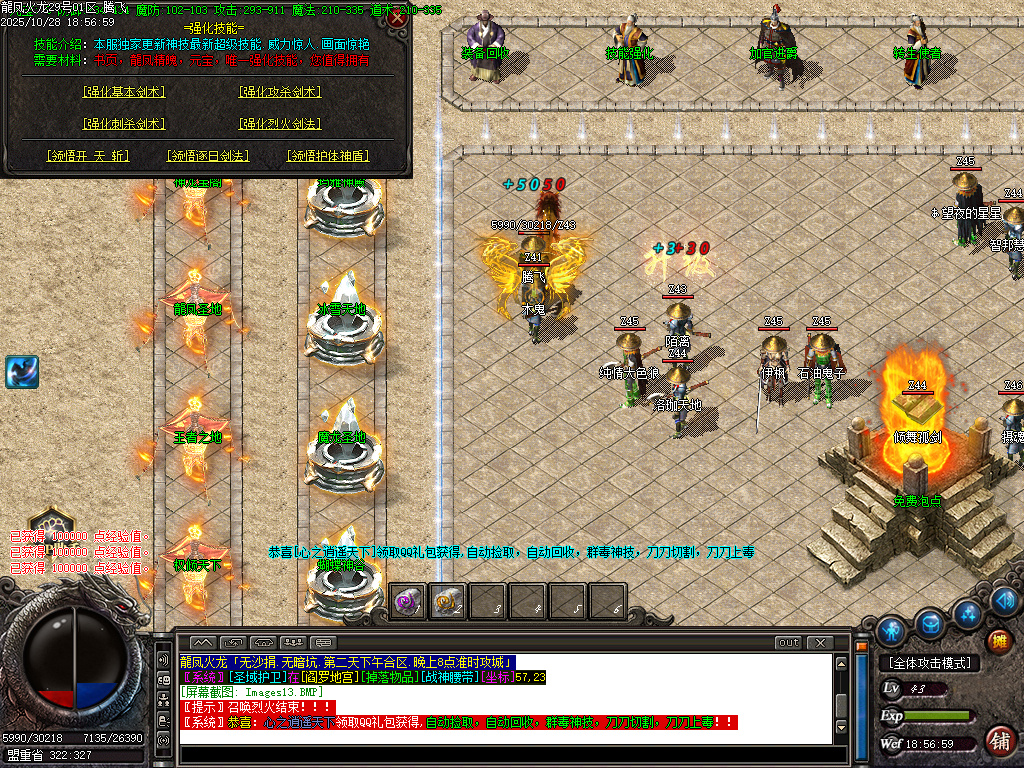Switch the 全体攻击模式 attack mode
The height and width of the screenshot is (768, 1024).
click(928, 663)
